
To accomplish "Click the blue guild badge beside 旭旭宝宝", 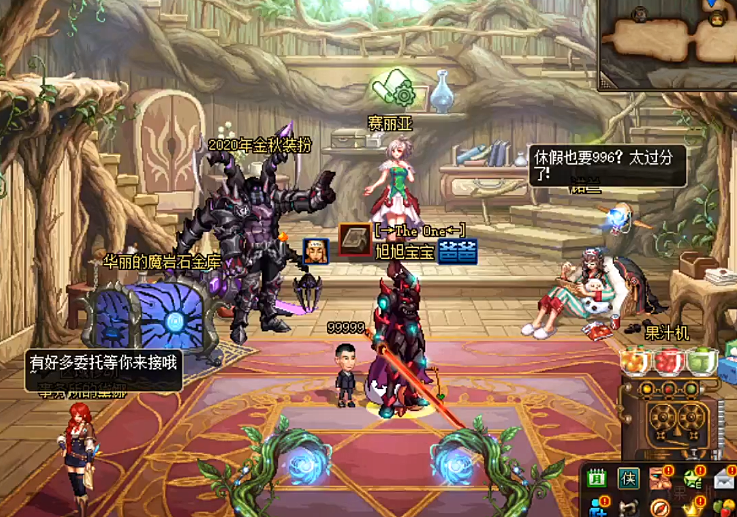I will pyautogui.click(x=456, y=251).
